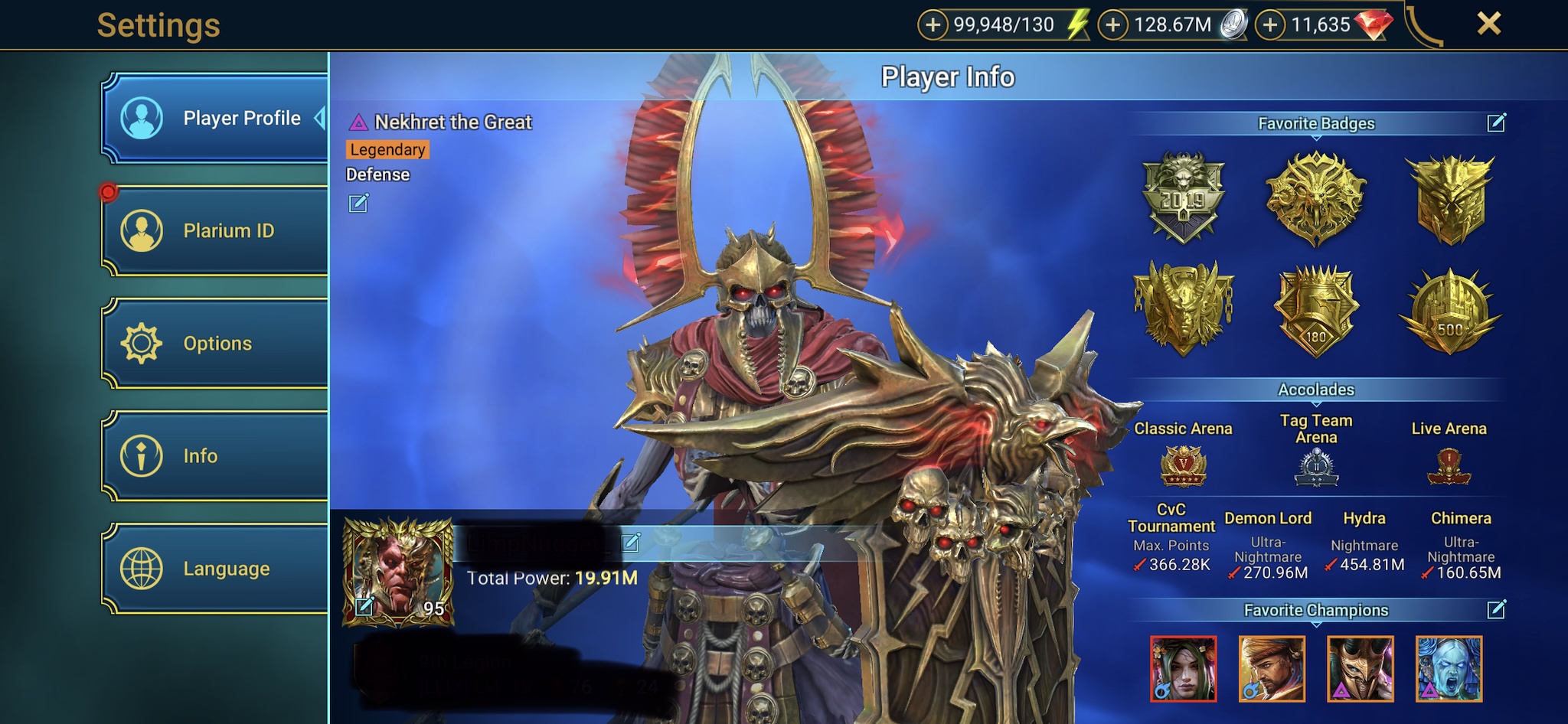Edit the player name
The width and height of the screenshot is (1568, 724).
pyautogui.click(x=631, y=543)
